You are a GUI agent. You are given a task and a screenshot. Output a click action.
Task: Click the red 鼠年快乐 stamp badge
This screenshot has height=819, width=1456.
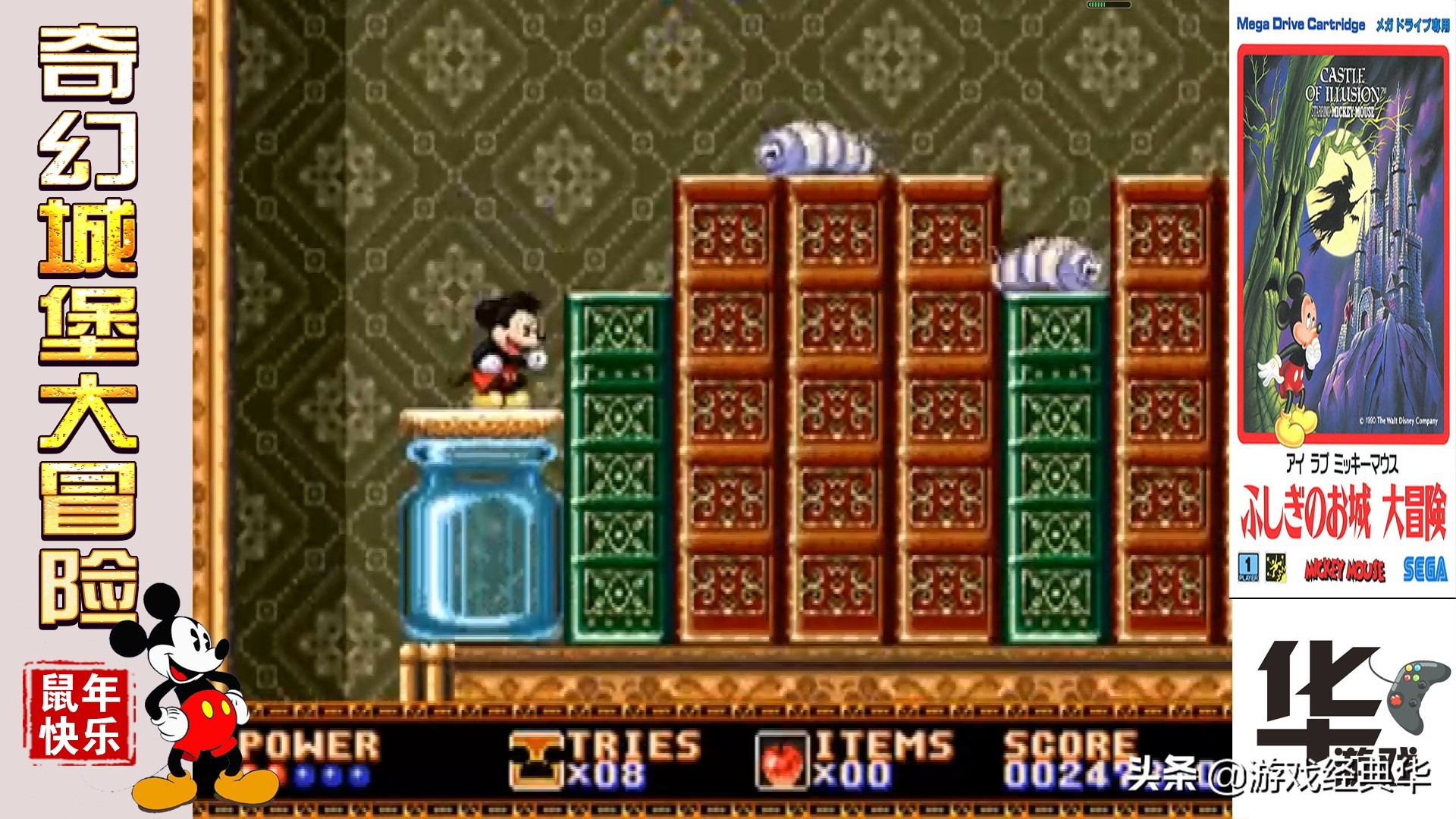point(80,714)
